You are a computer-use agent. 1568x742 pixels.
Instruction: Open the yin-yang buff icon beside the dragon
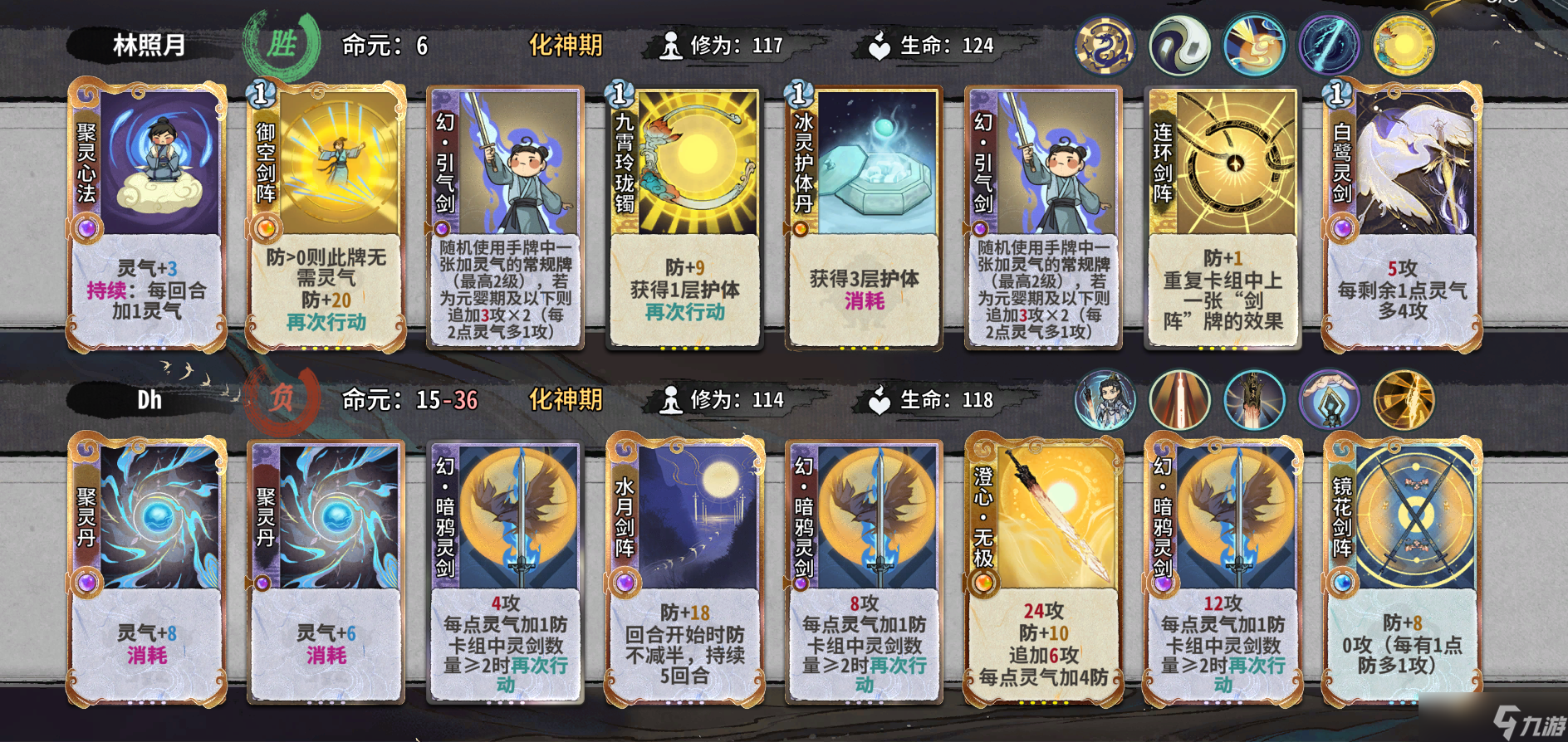coord(1178,46)
